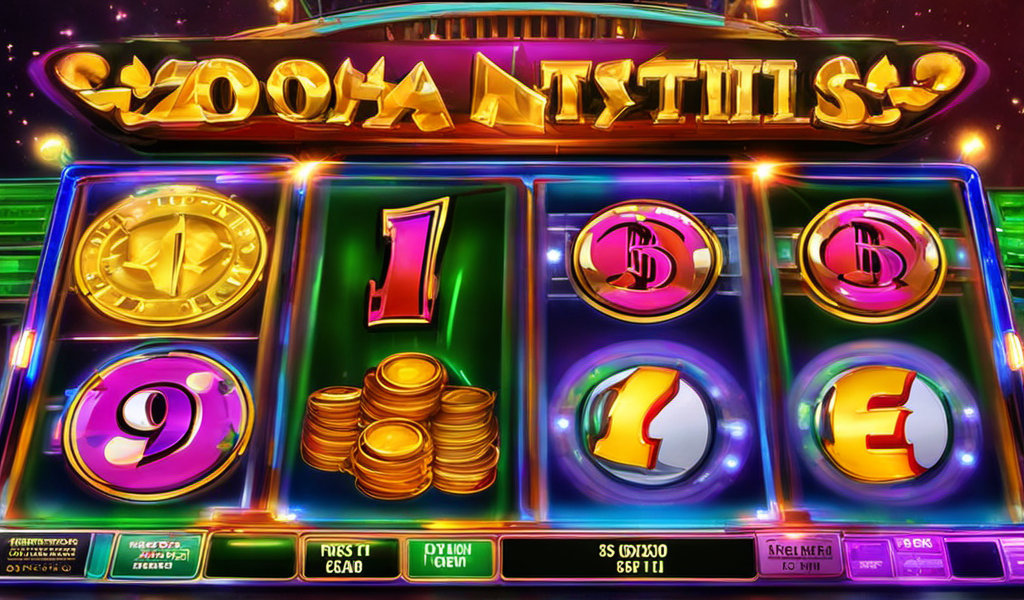Choose the green gold-framed button with yellow text
The width and height of the screenshot is (1024, 600).
click(x=155, y=556)
